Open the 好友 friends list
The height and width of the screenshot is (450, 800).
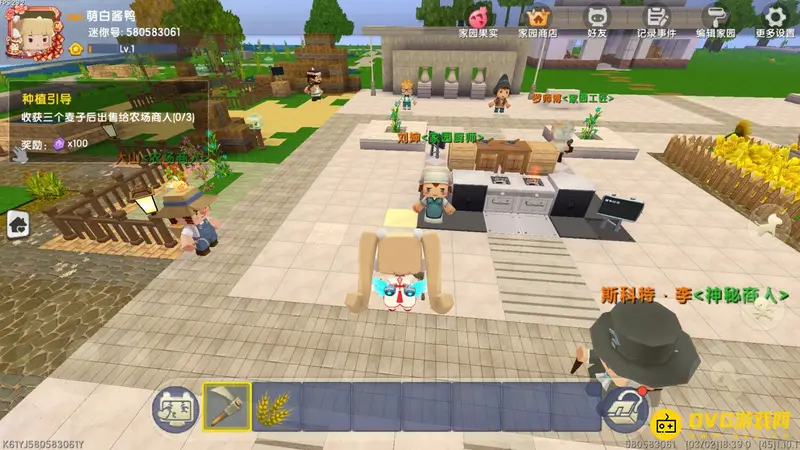(598, 19)
